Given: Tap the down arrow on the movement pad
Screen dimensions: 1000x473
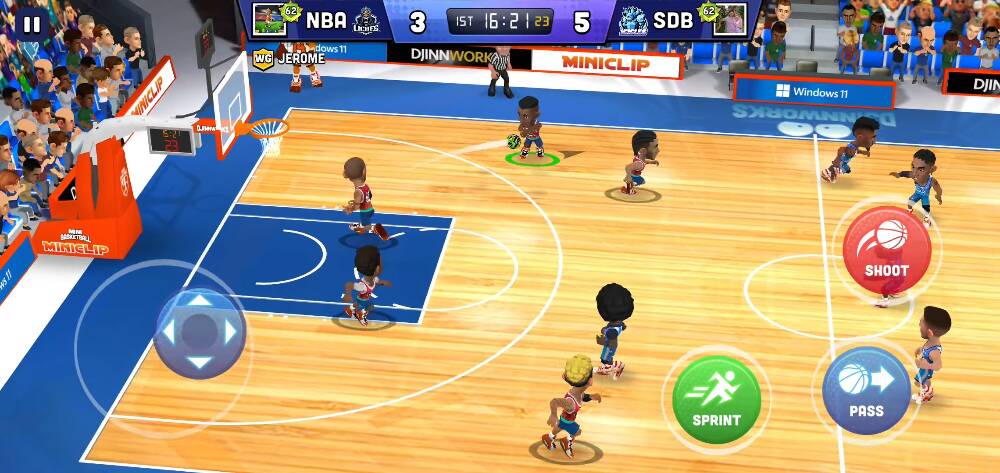Looking at the screenshot, I should click(x=200, y=362).
